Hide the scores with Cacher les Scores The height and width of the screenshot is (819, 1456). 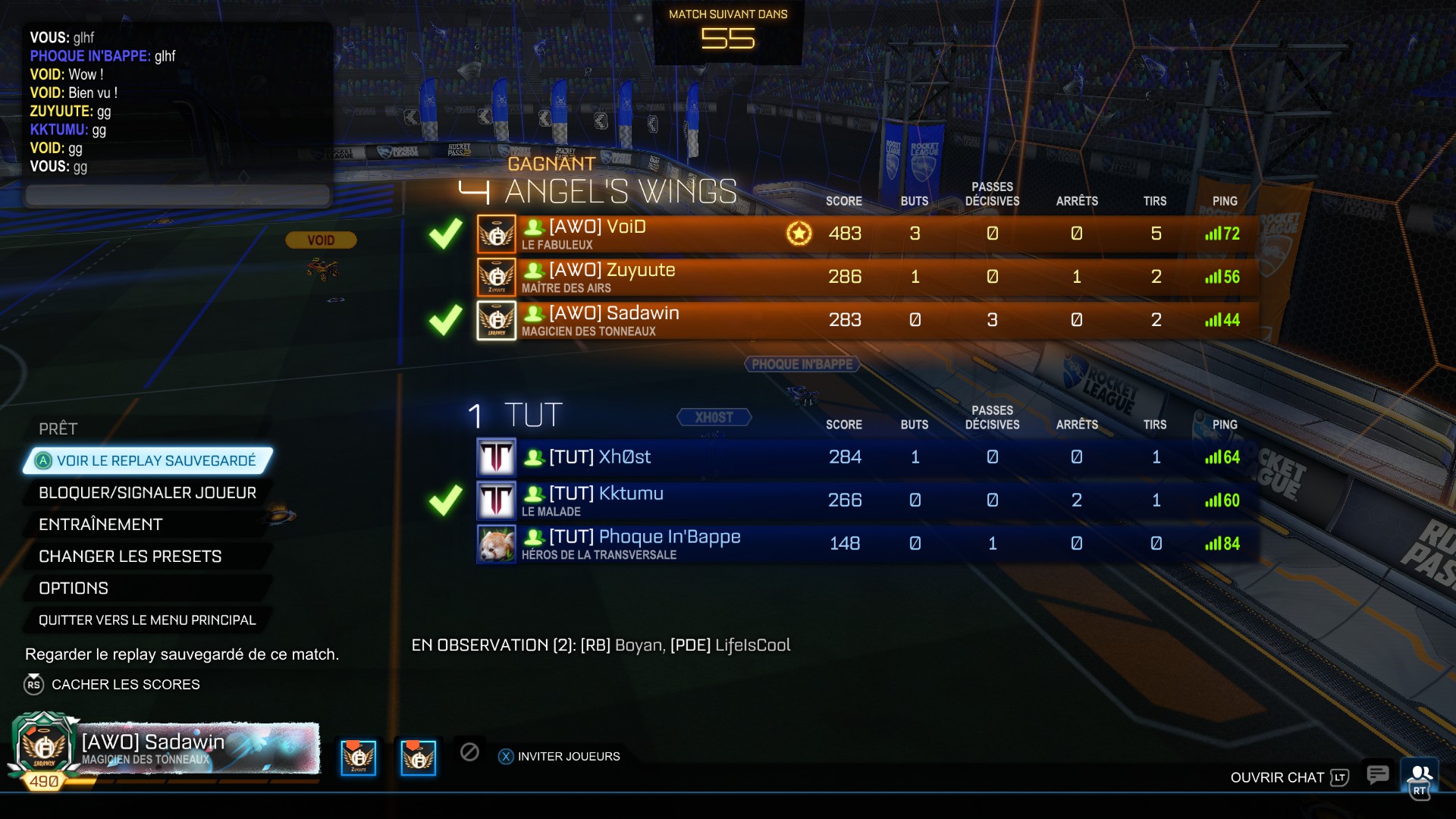click(125, 684)
